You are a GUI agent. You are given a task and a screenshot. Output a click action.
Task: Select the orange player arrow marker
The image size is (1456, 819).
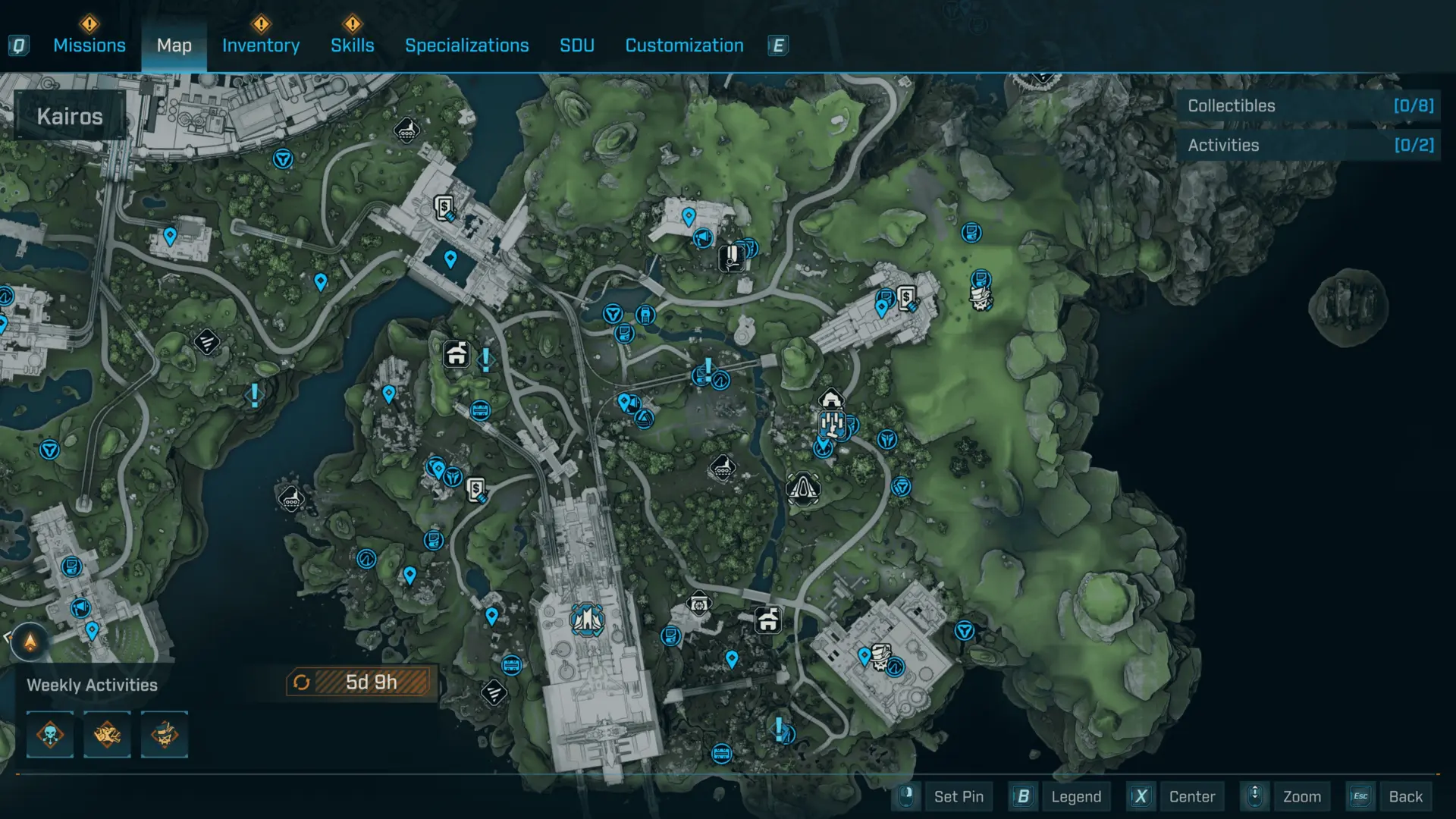[x=30, y=642]
